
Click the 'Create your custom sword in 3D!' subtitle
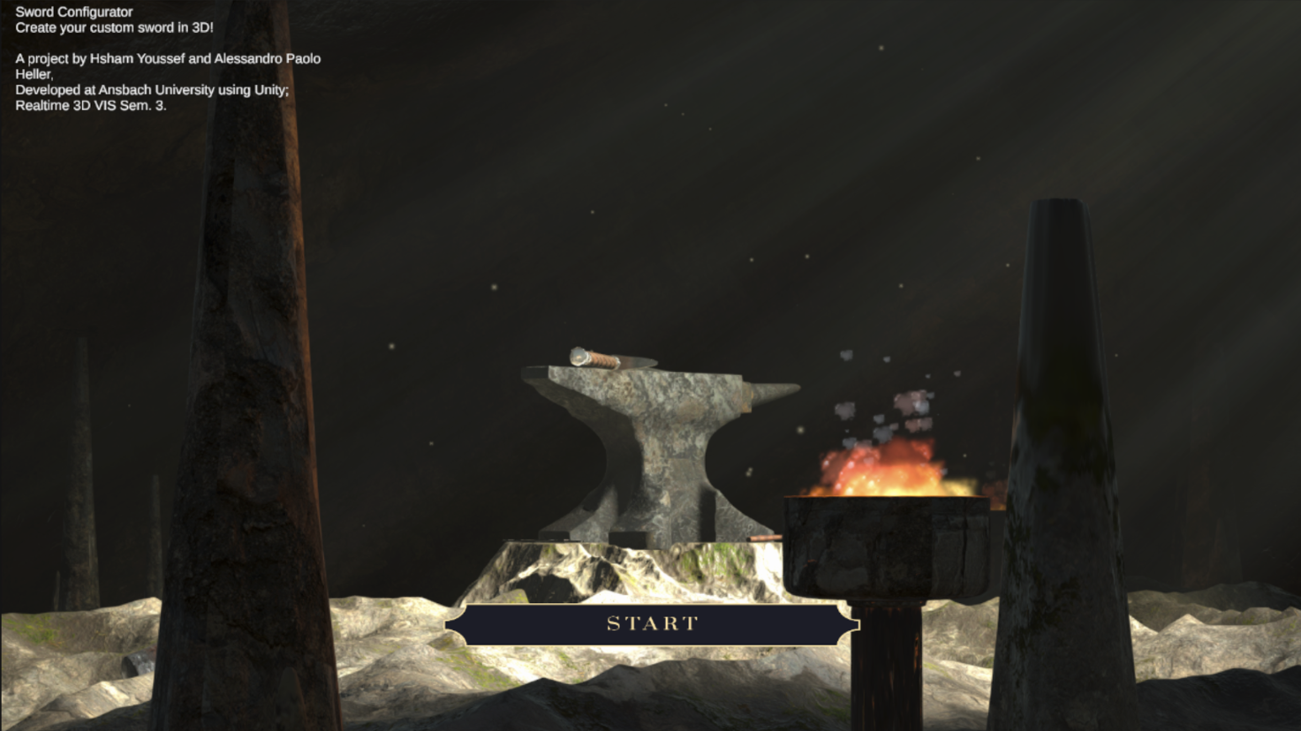(113, 27)
